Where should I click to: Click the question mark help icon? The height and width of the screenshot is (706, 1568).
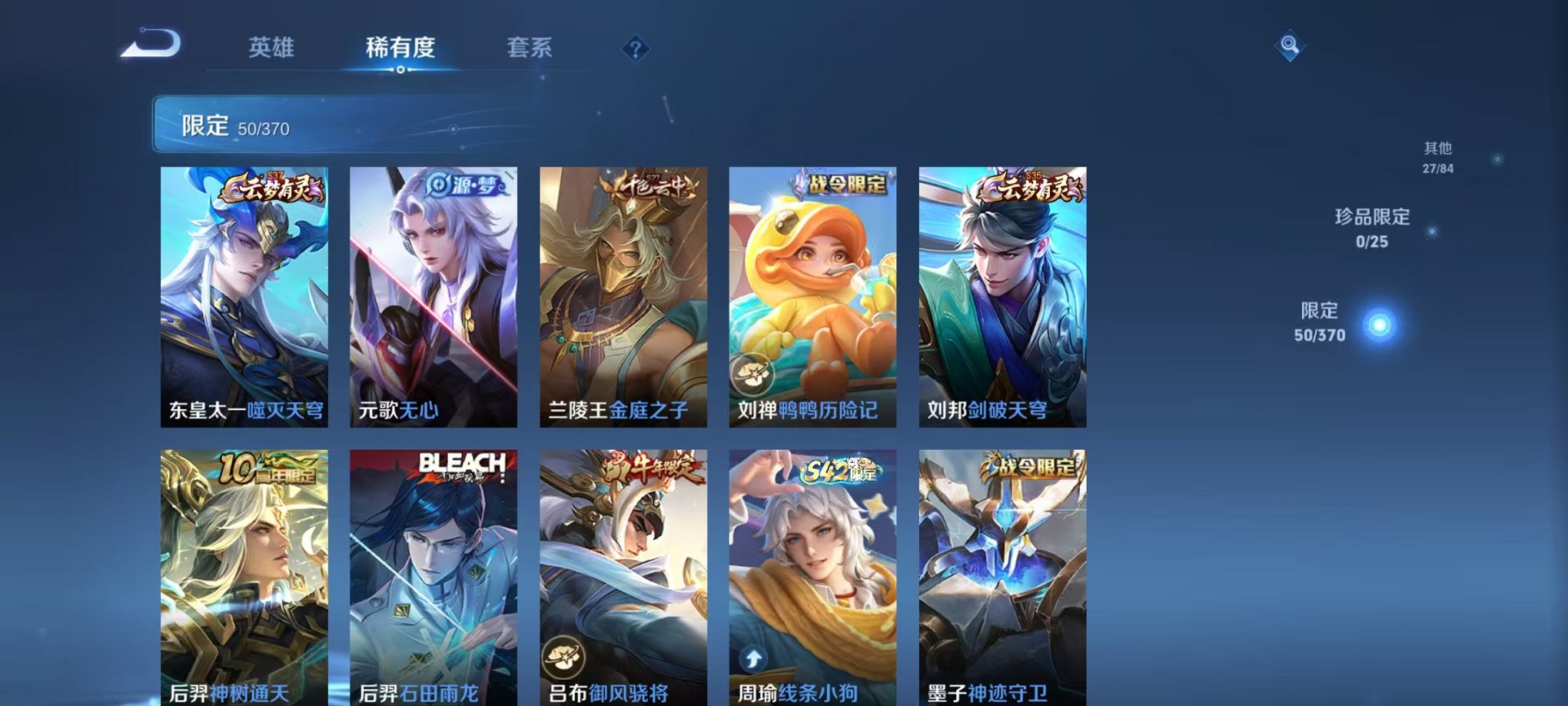coord(634,49)
